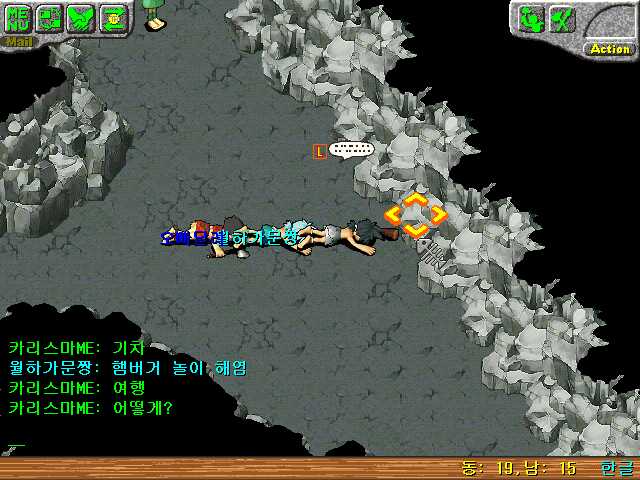
Task: Activate the yellow Action button
Action: 609,48
